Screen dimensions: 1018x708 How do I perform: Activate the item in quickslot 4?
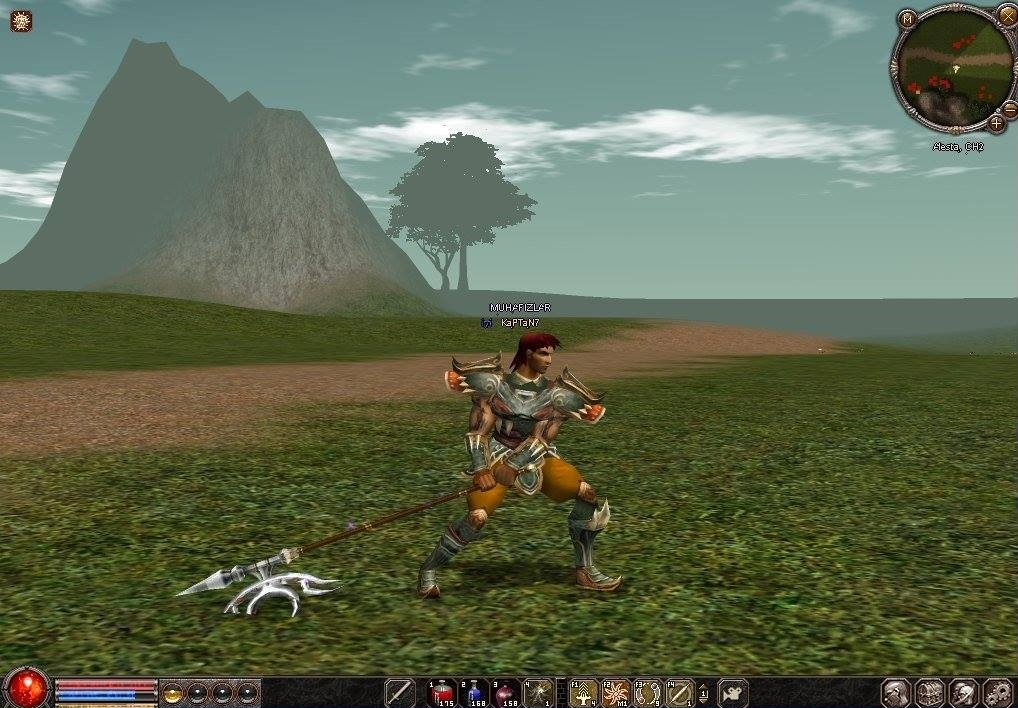pyautogui.click(x=539, y=692)
